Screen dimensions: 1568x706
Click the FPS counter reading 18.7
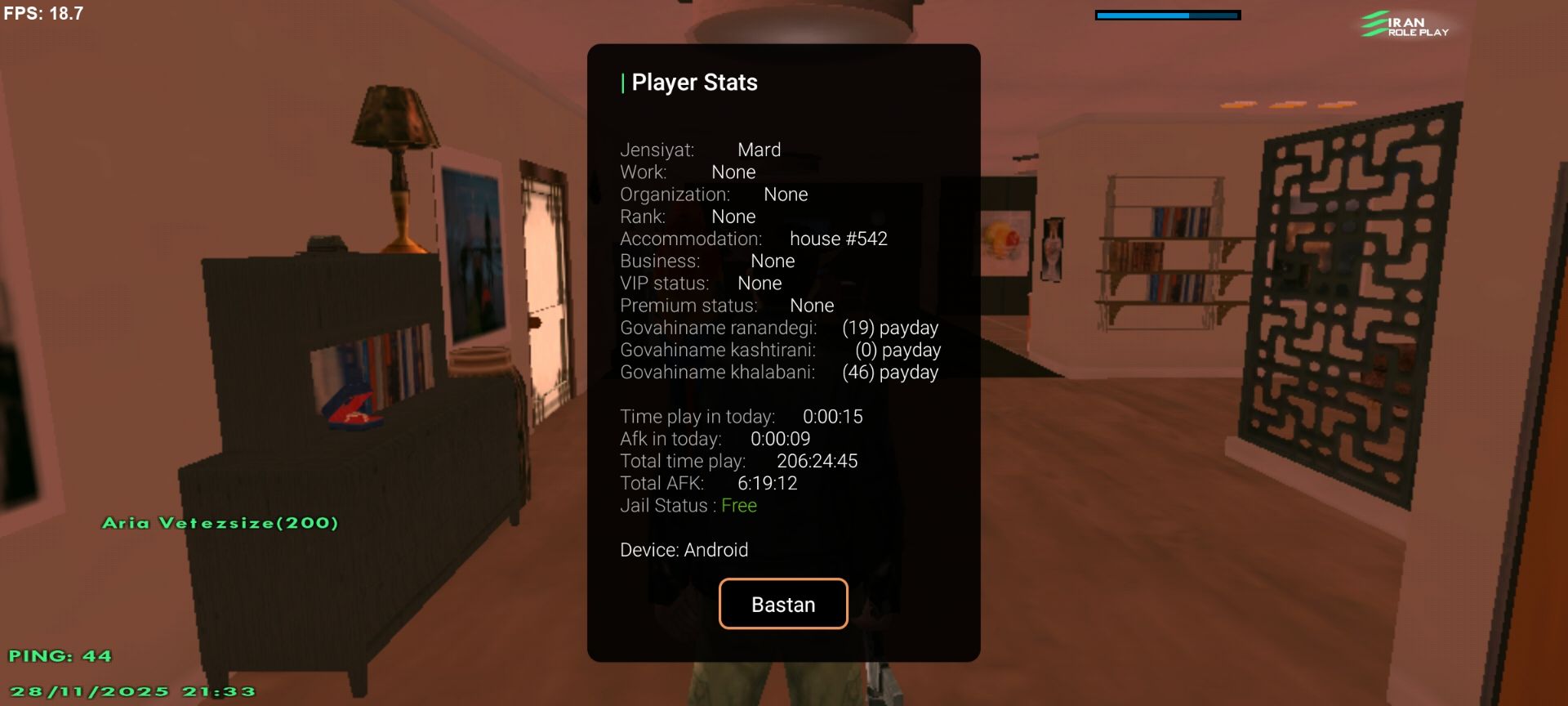click(x=41, y=13)
